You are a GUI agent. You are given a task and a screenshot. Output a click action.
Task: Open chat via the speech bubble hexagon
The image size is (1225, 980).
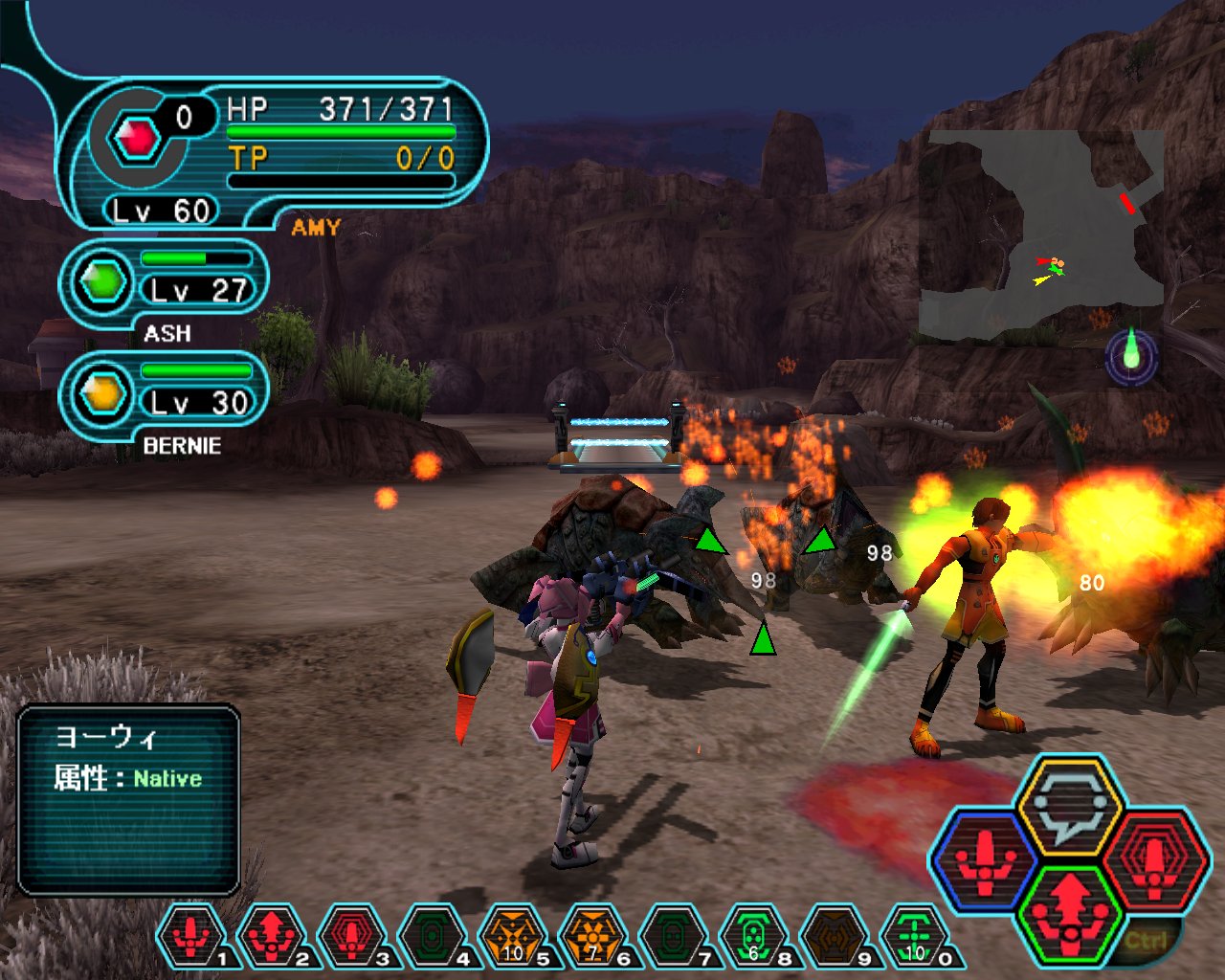tap(1069, 805)
